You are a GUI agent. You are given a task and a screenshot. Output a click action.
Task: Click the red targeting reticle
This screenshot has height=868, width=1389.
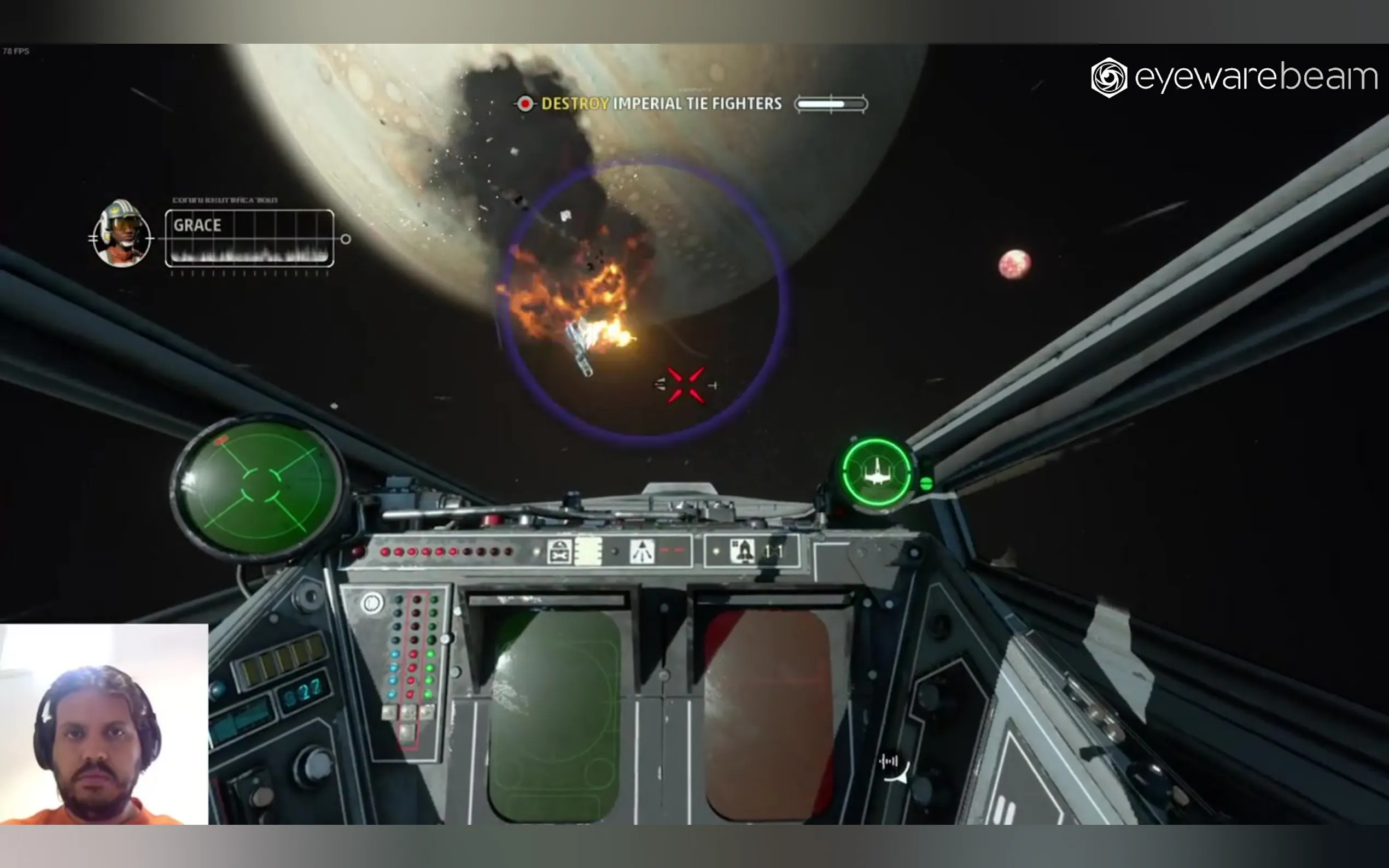686,385
